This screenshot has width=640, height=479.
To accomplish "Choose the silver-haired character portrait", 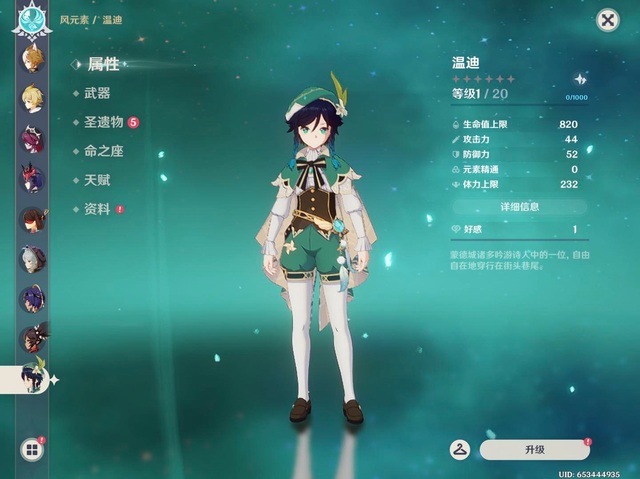I will tap(32, 258).
